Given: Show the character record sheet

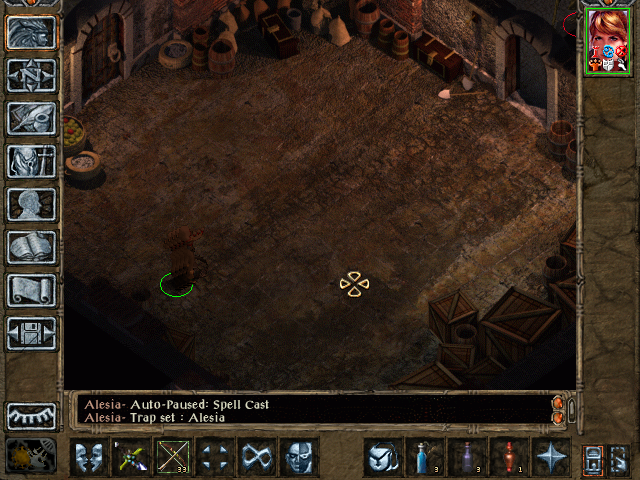Looking at the screenshot, I should coord(31,204).
